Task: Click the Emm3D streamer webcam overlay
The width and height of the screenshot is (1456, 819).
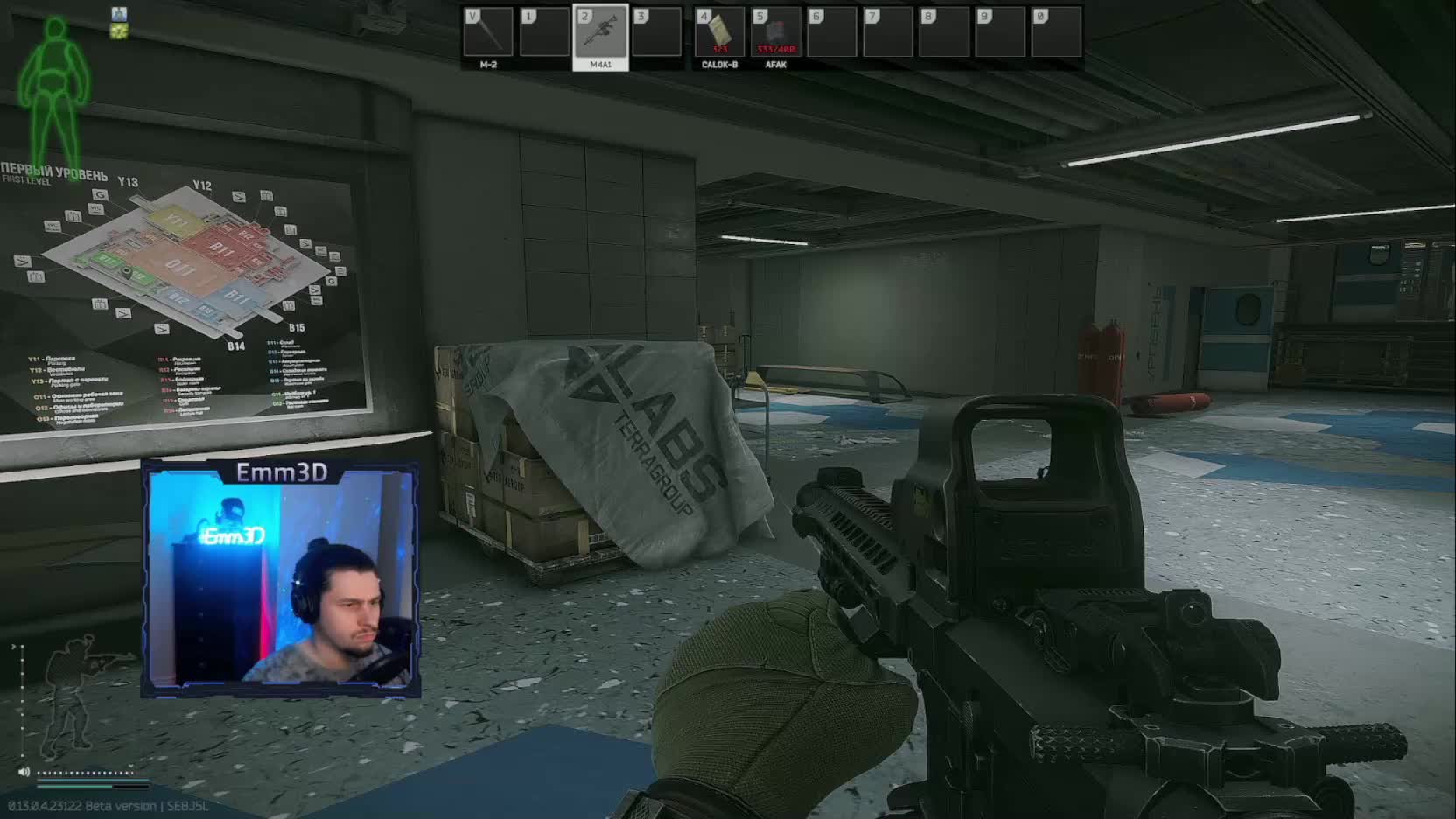Action: point(281,579)
